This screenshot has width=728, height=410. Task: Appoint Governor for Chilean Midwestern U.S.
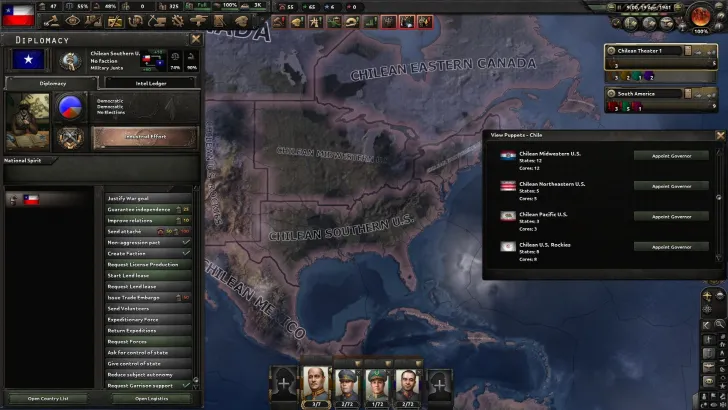[x=671, y=156]
